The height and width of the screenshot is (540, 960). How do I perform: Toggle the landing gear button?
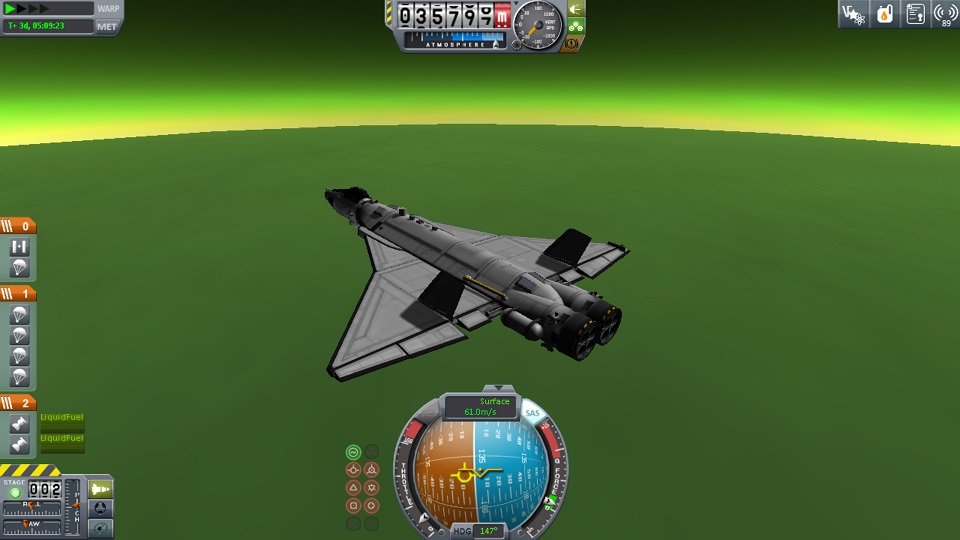pos(576,27)
